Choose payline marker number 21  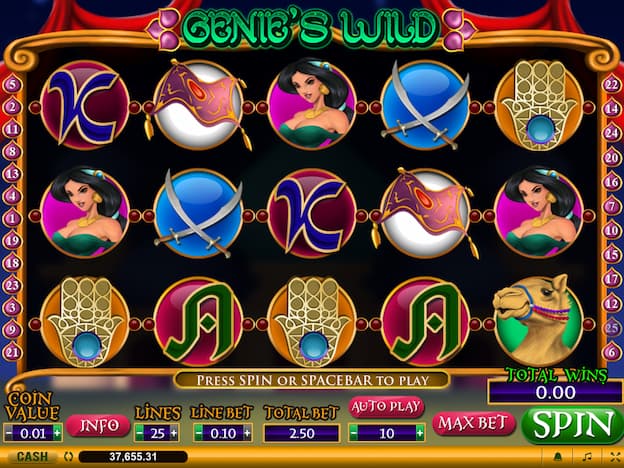click(x=12, y=351)
